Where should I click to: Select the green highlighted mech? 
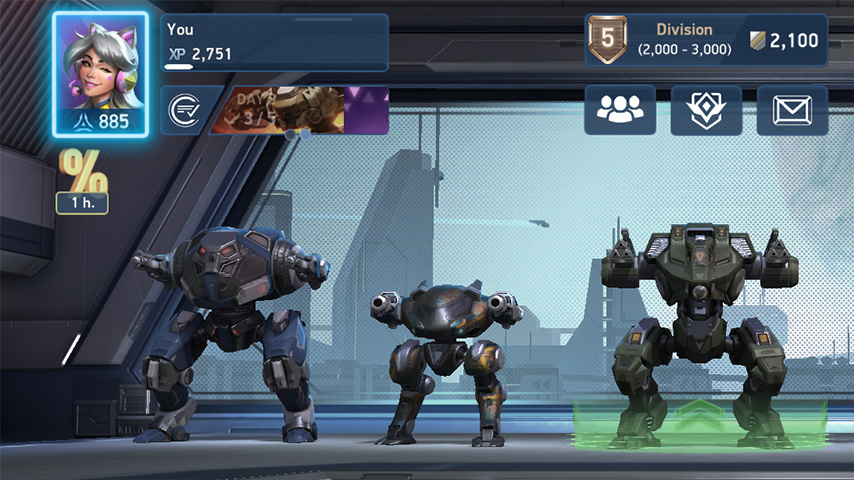pyautogui.click(x=700, y=330)
